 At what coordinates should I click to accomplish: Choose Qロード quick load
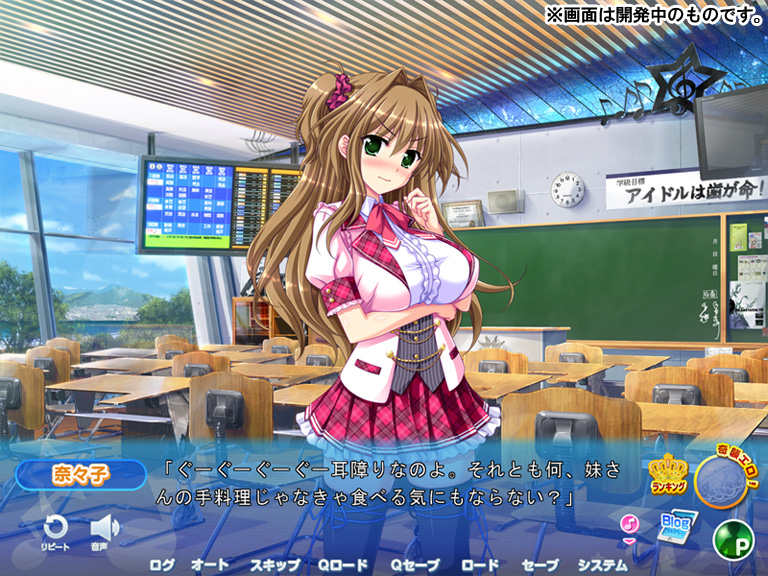(344, 564)
